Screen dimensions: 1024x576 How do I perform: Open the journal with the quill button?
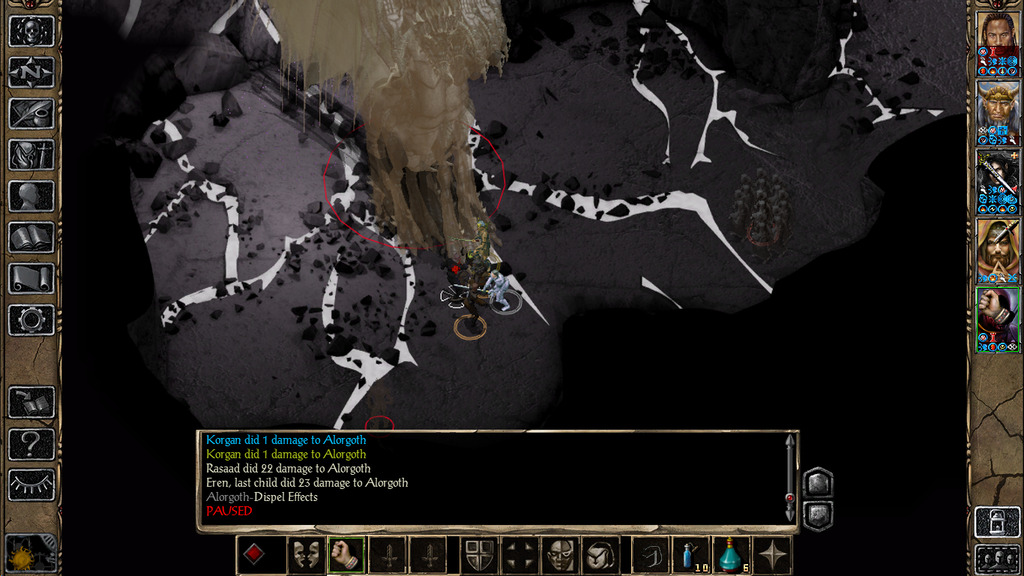click(x=31, y=113)
